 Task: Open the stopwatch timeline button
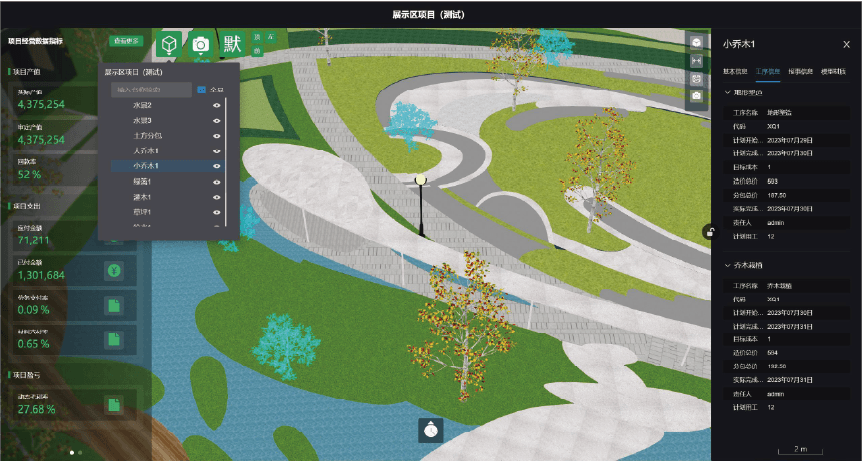click(x=430, y=429)
